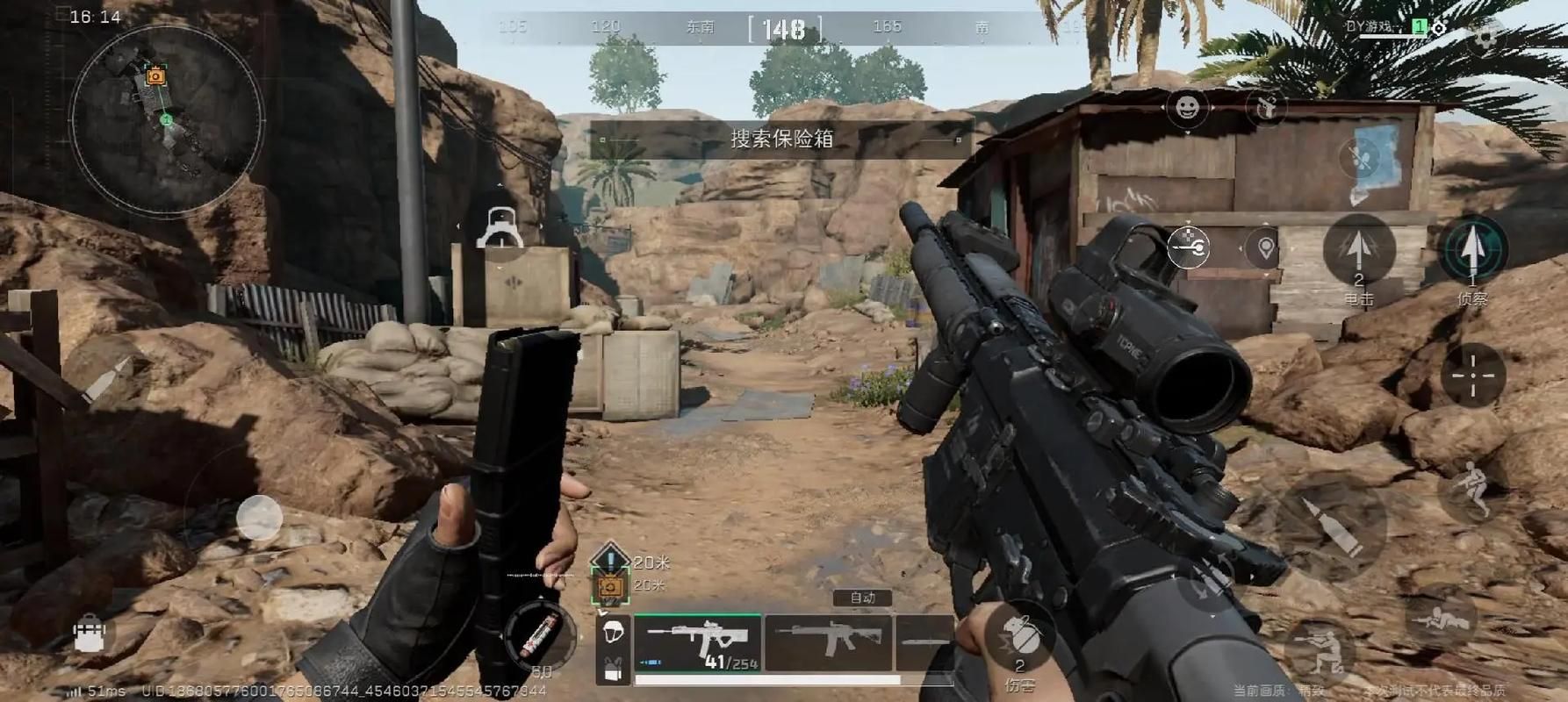Tap the jumping soldier button
The width and height of the screenshot is (1568, 702).
1472,491
